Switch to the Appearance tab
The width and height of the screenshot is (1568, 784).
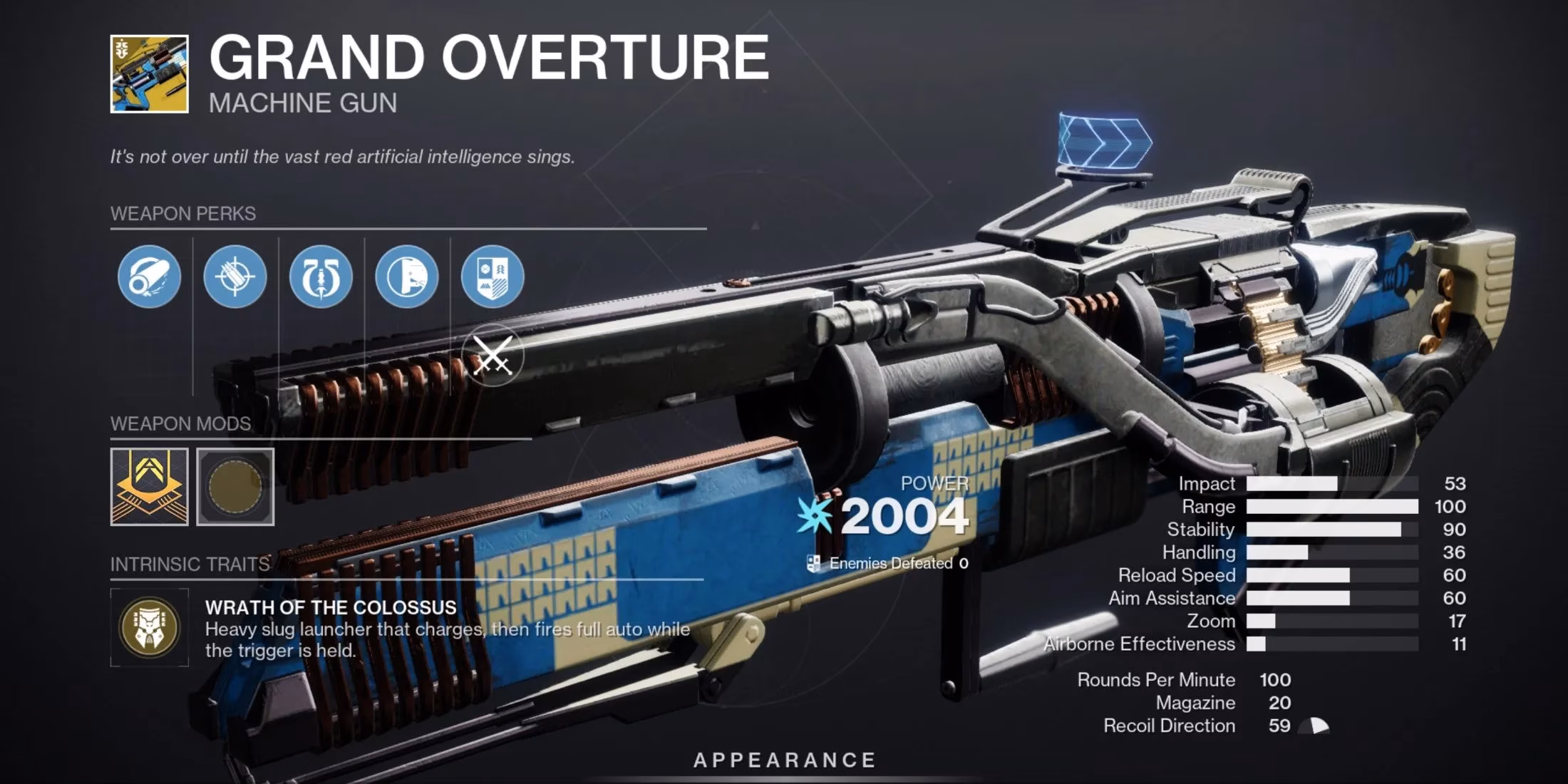[784, 759]
